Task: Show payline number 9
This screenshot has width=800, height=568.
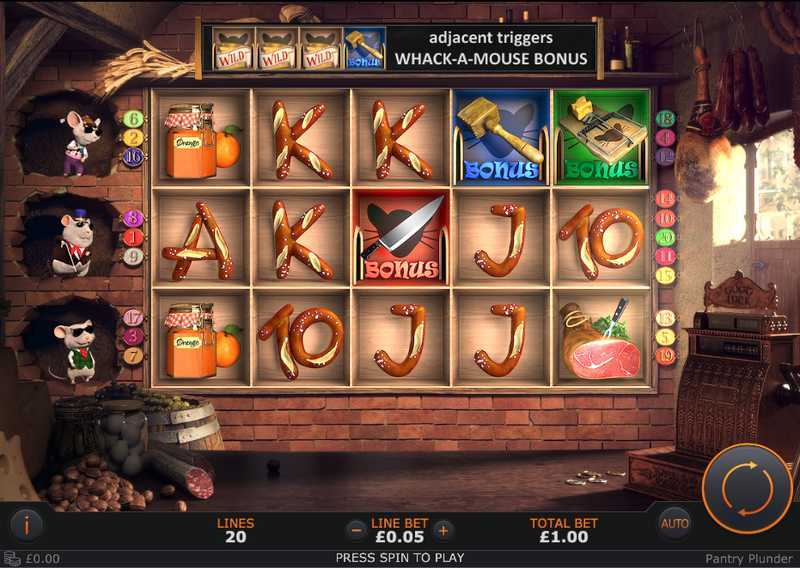Action: coord(134,256)
